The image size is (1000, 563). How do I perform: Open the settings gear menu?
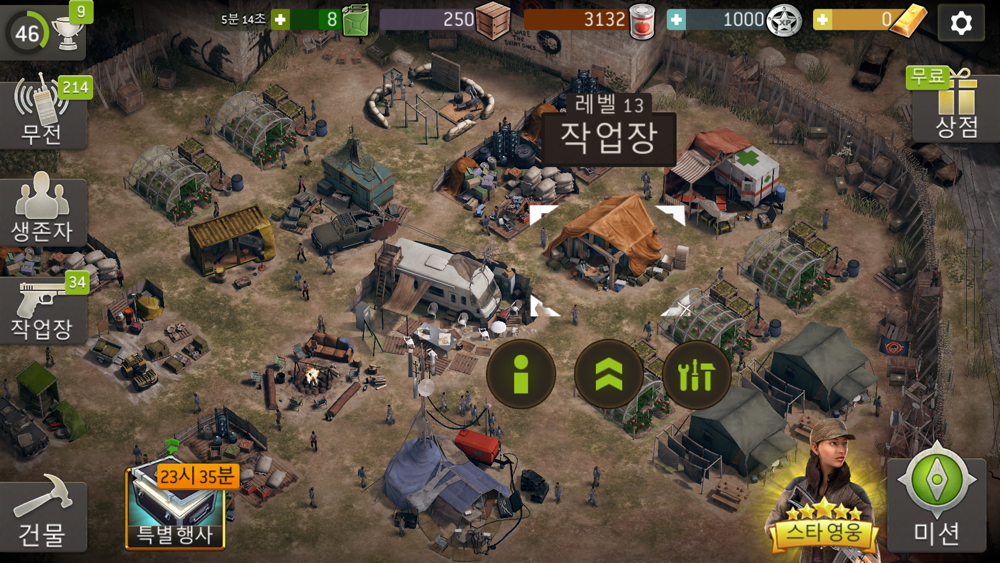coord(961,22)
